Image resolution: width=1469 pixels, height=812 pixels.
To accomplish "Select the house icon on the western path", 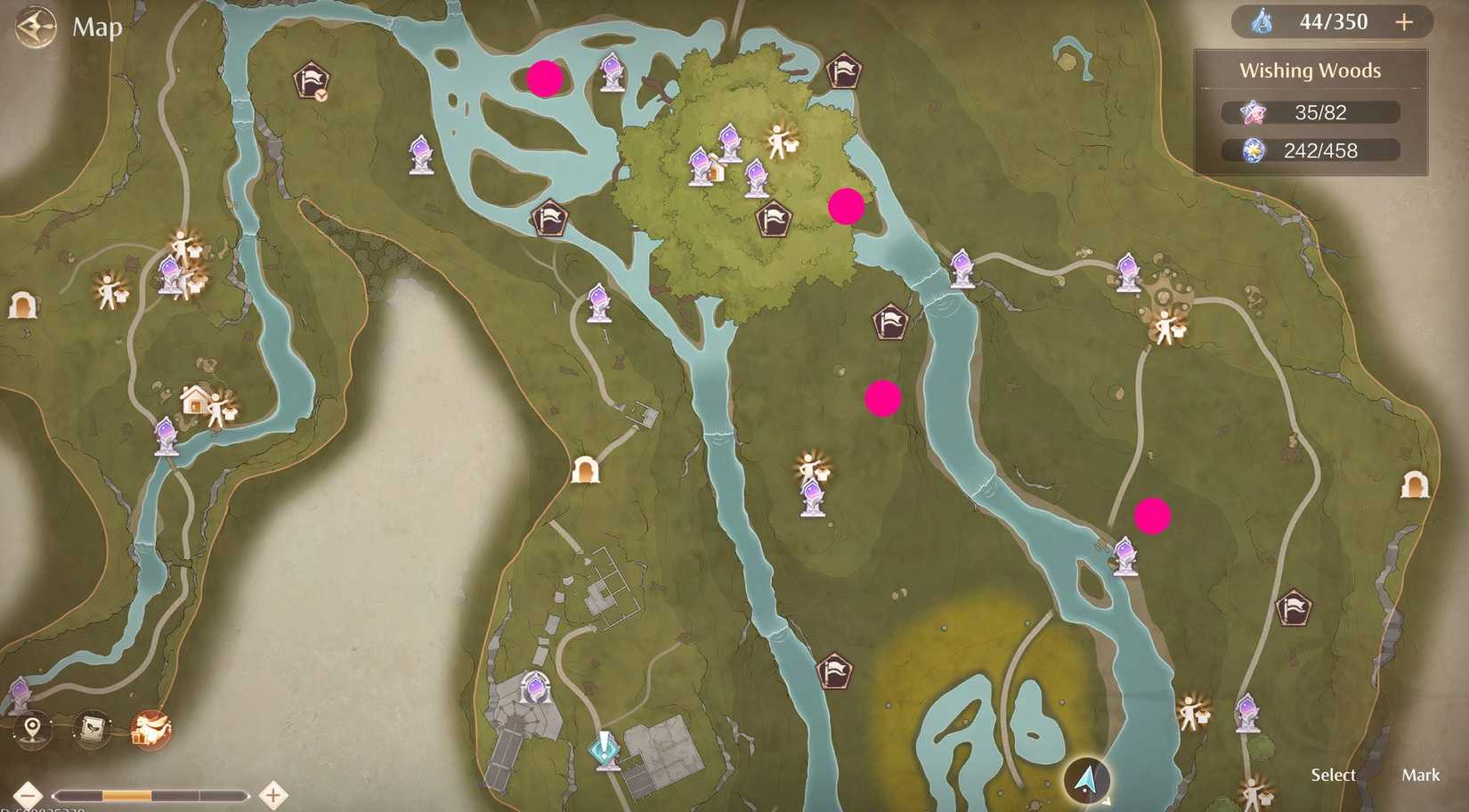I will click(196, 398).
